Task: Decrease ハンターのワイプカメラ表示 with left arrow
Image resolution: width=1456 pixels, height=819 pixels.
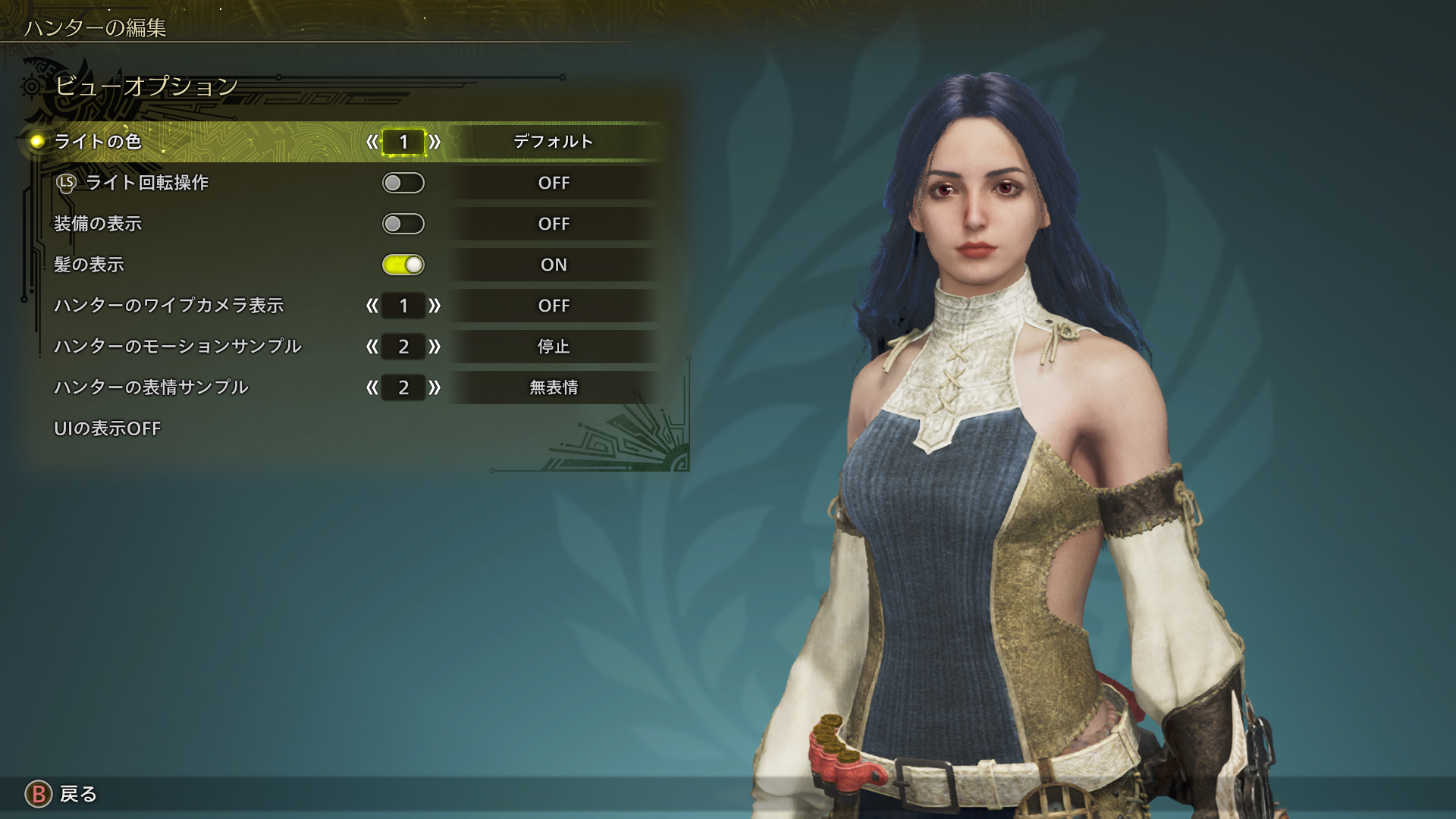Action: [372, 306]
